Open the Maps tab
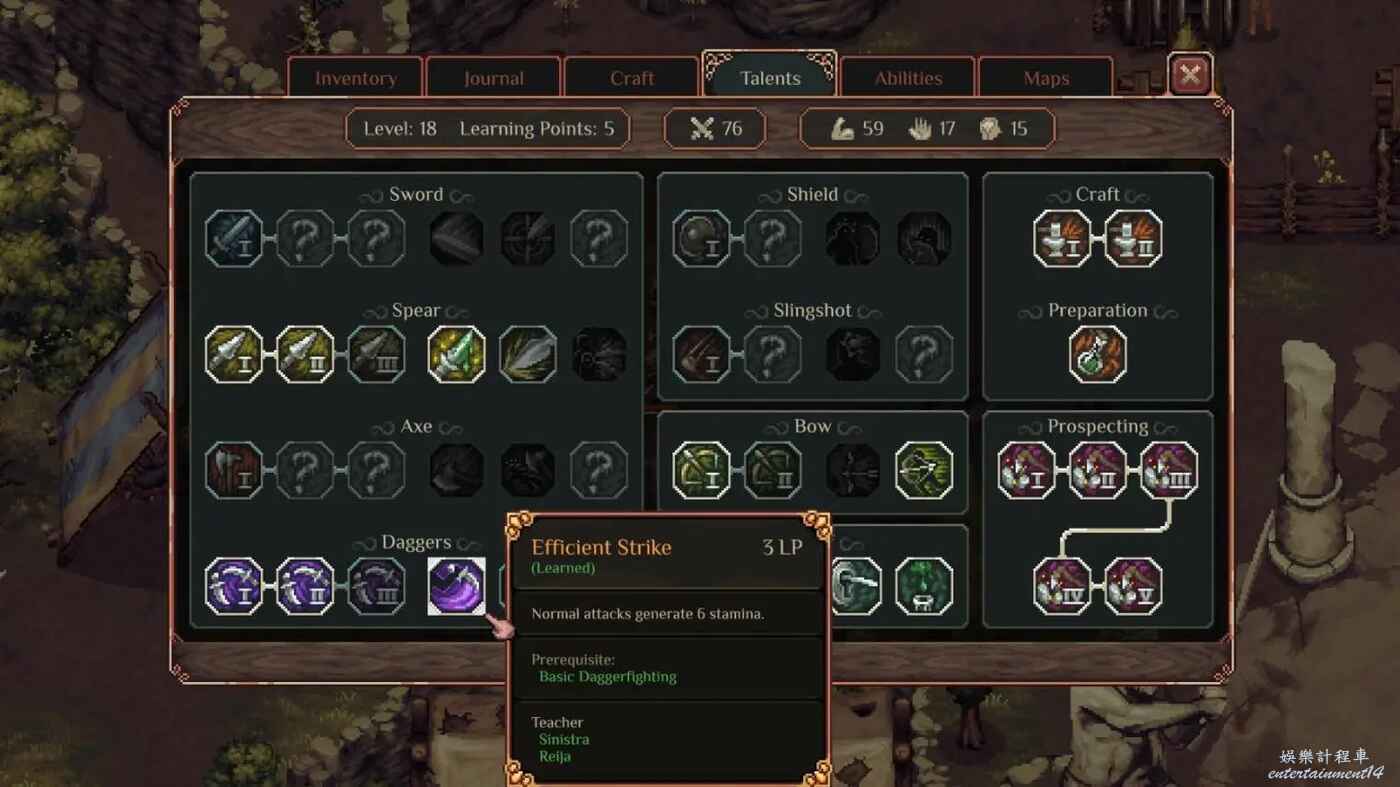The height and width of the screenshot is (787, 1400). [1046, 79]
